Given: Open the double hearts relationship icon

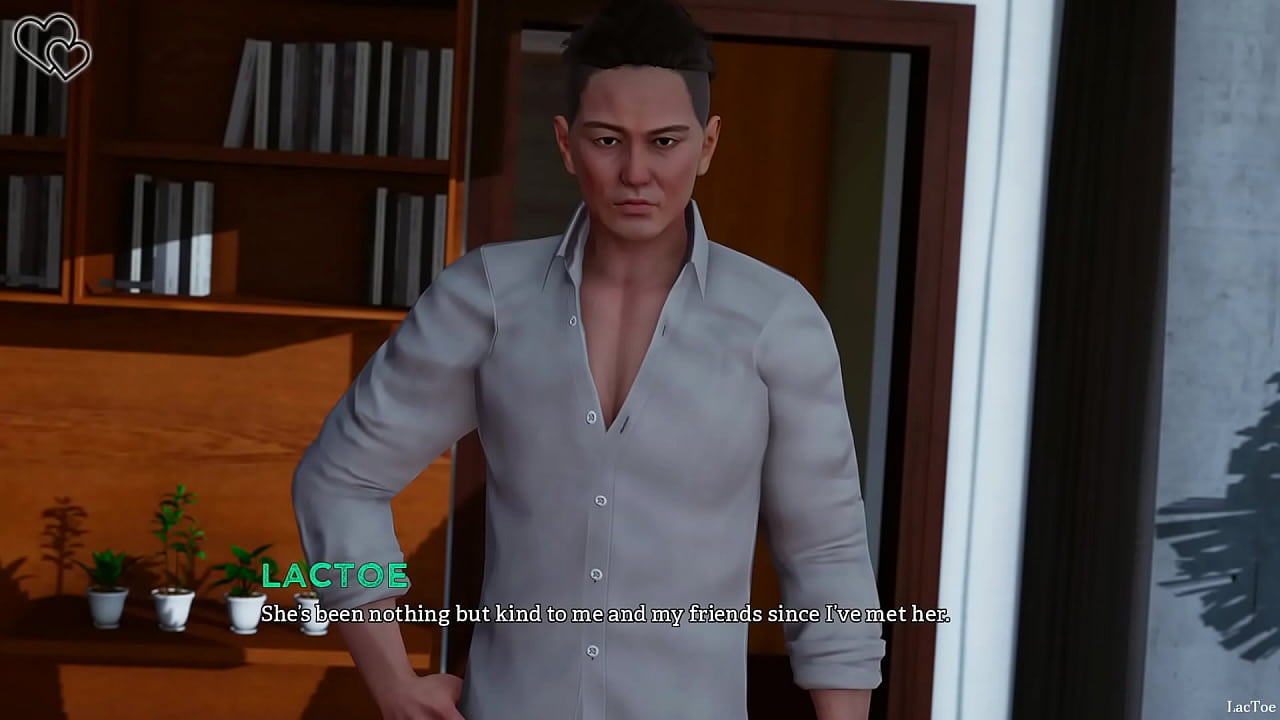Looking at the screenshot, I should pyautogui.click(x=51, y=46).
